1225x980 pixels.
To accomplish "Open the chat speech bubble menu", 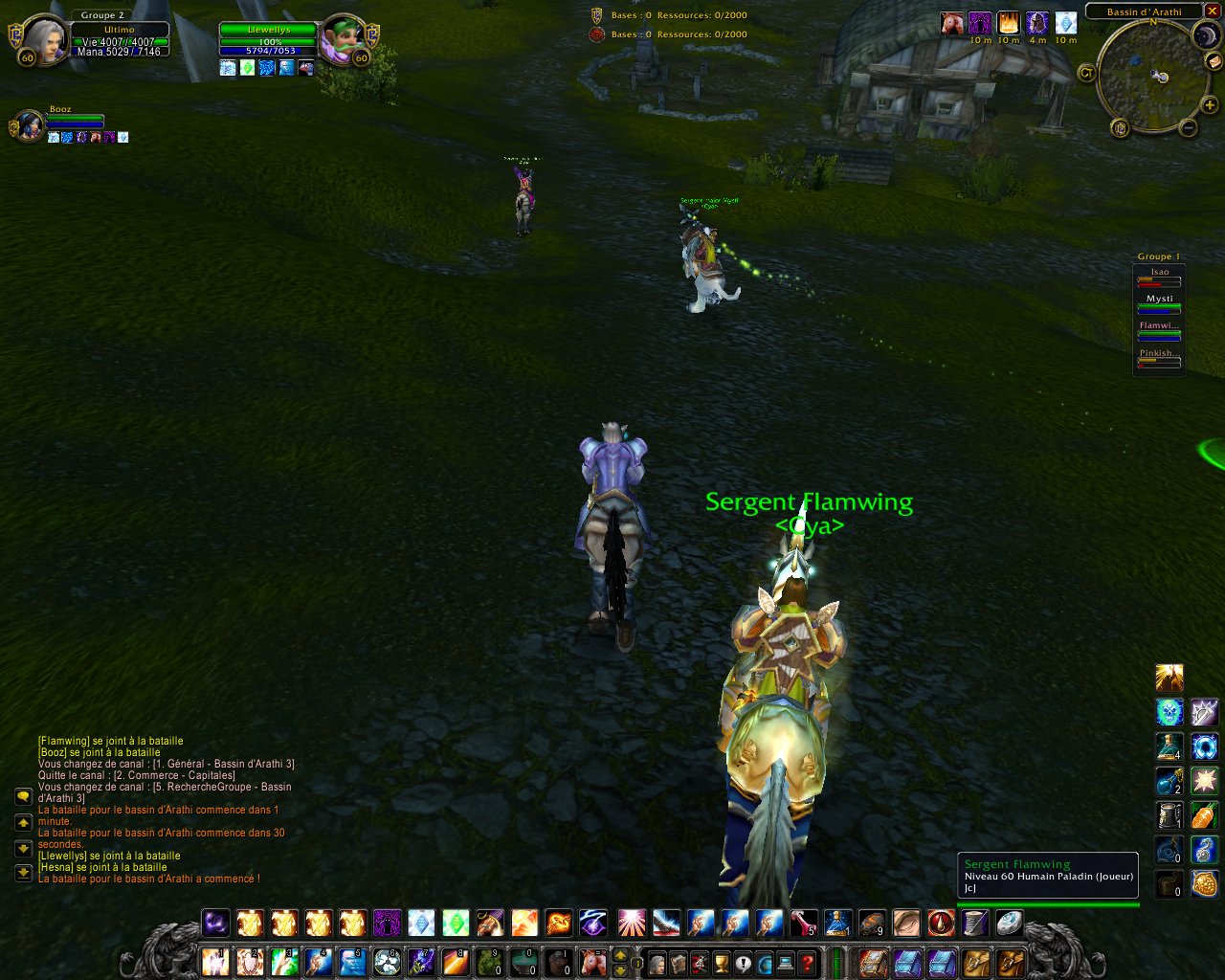I will tap(23, 796).
